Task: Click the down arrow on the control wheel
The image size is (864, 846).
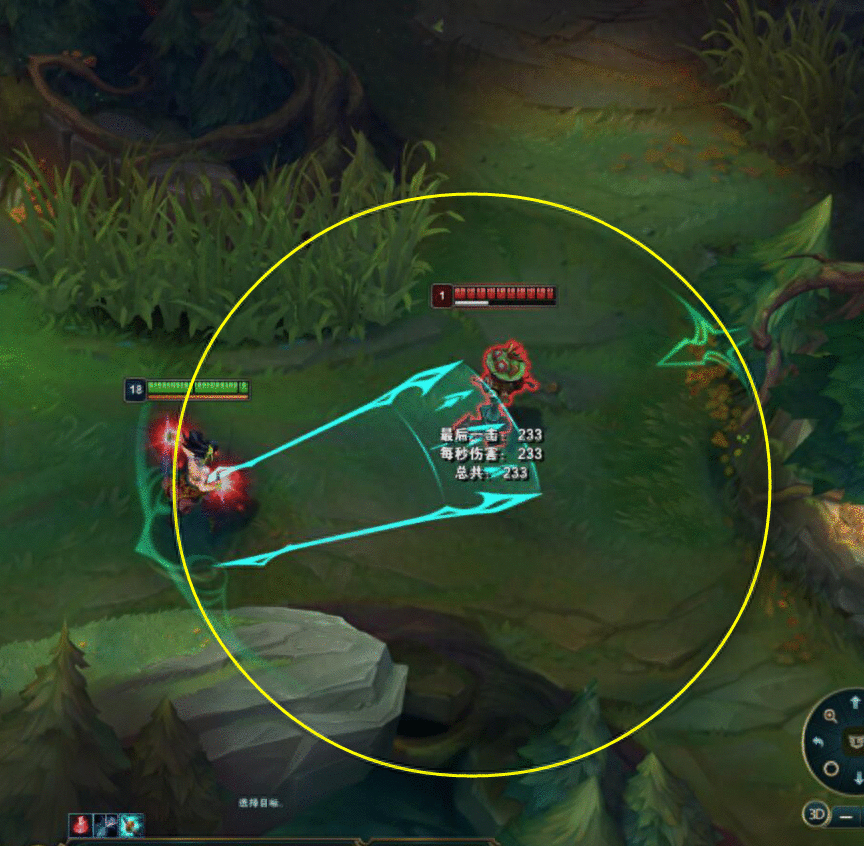Action: coord(857,778)
